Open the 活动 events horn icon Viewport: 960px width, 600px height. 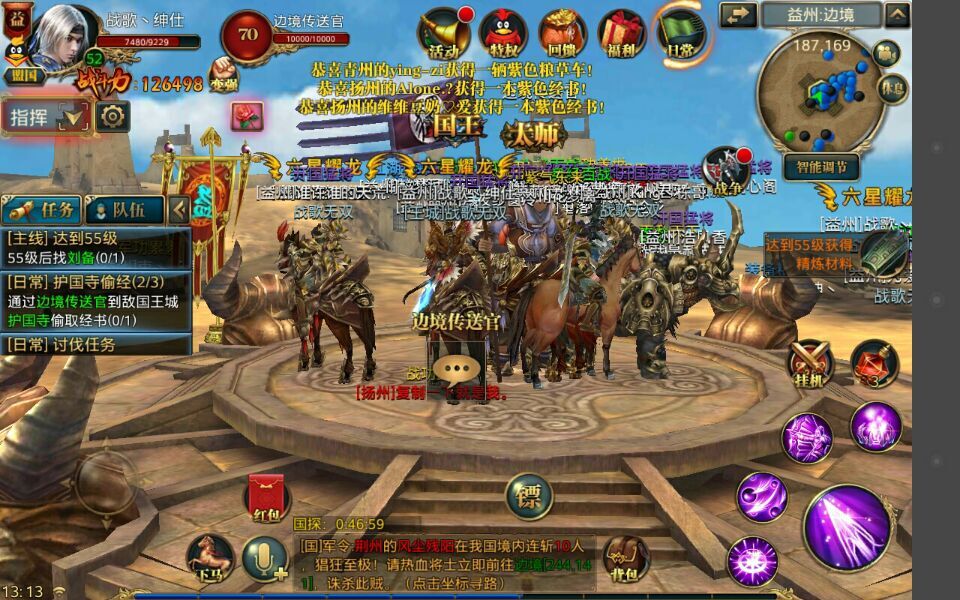(444, 34)
